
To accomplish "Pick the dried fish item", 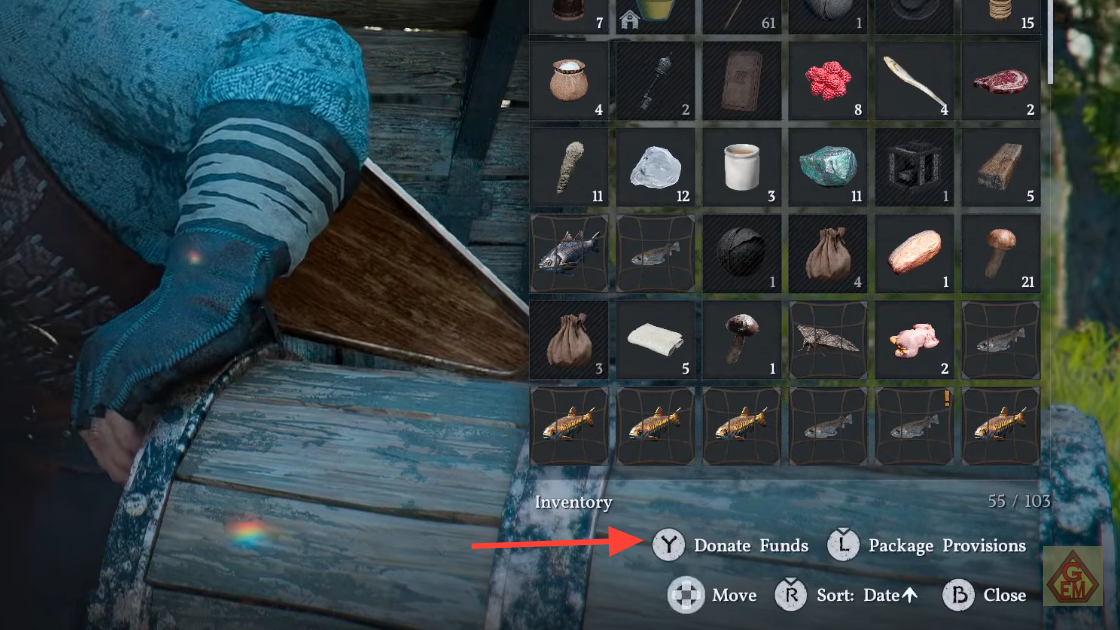I will pos(915,80).
